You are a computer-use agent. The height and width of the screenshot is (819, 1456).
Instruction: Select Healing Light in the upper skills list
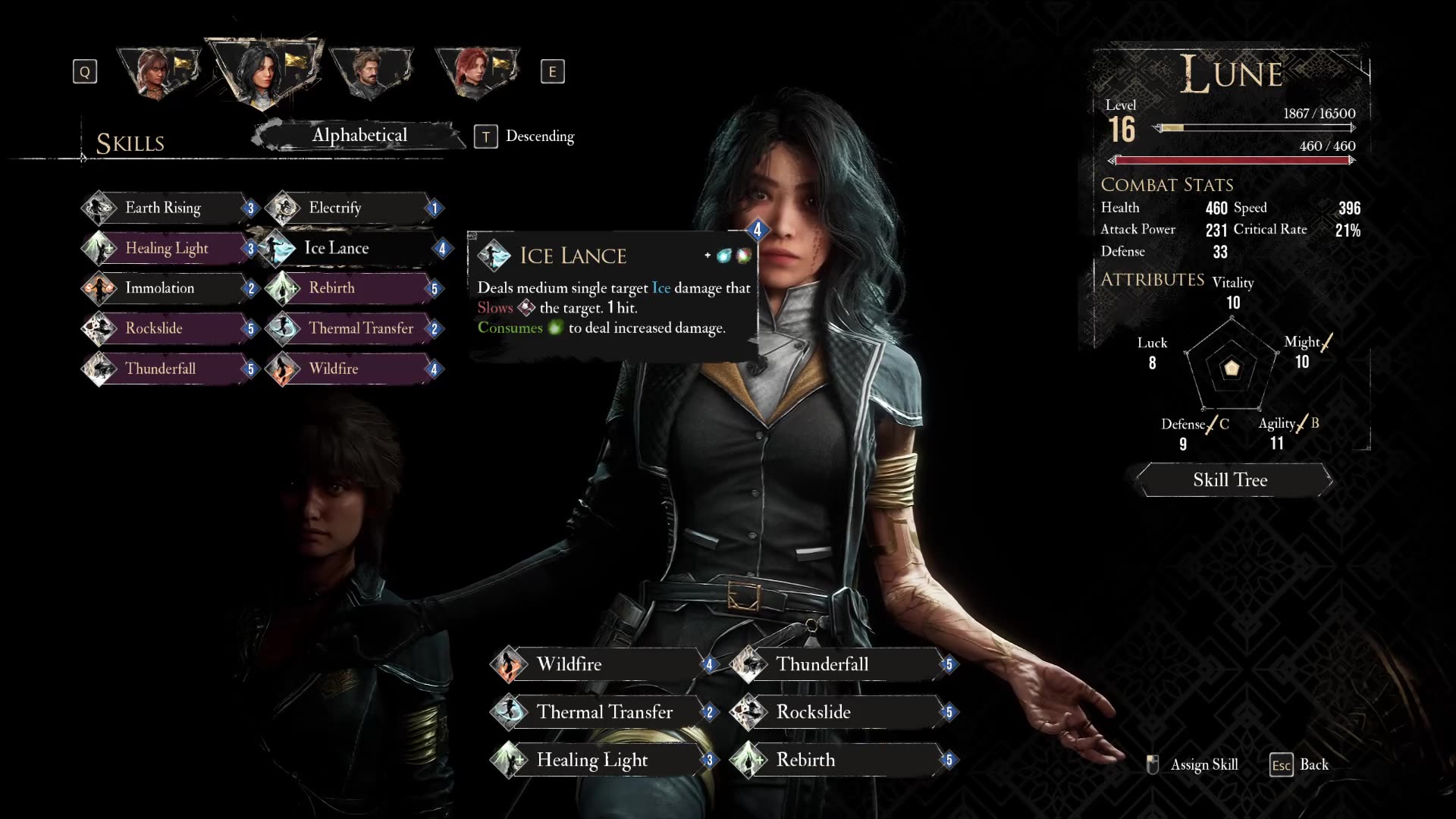pos(167,248)
